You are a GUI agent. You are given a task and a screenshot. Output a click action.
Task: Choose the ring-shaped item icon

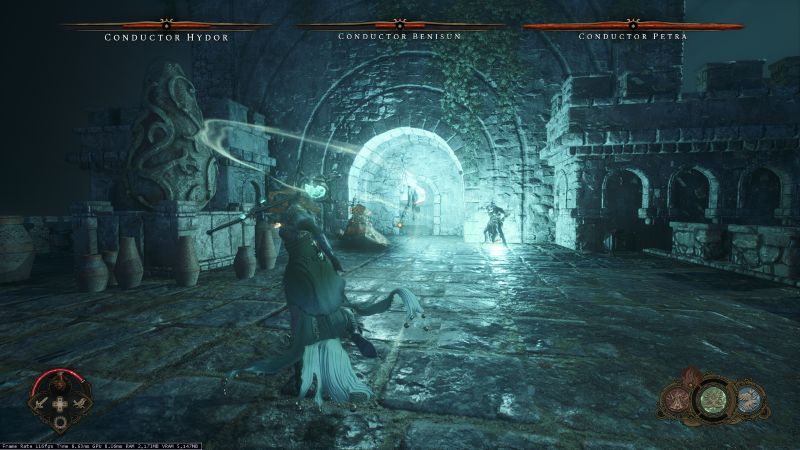[60, 422]
